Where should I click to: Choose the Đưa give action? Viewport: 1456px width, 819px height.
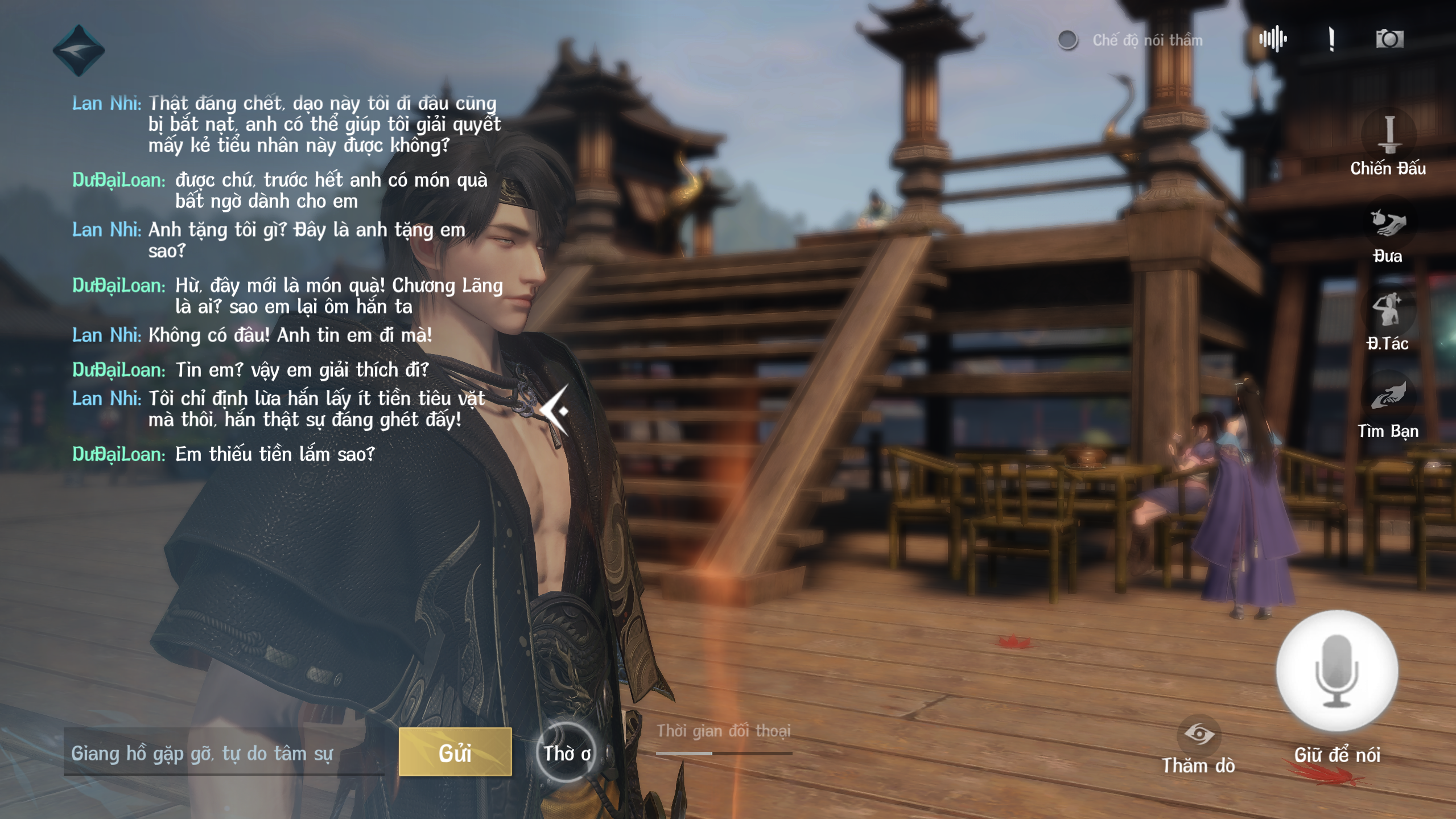pos(1388,225)
